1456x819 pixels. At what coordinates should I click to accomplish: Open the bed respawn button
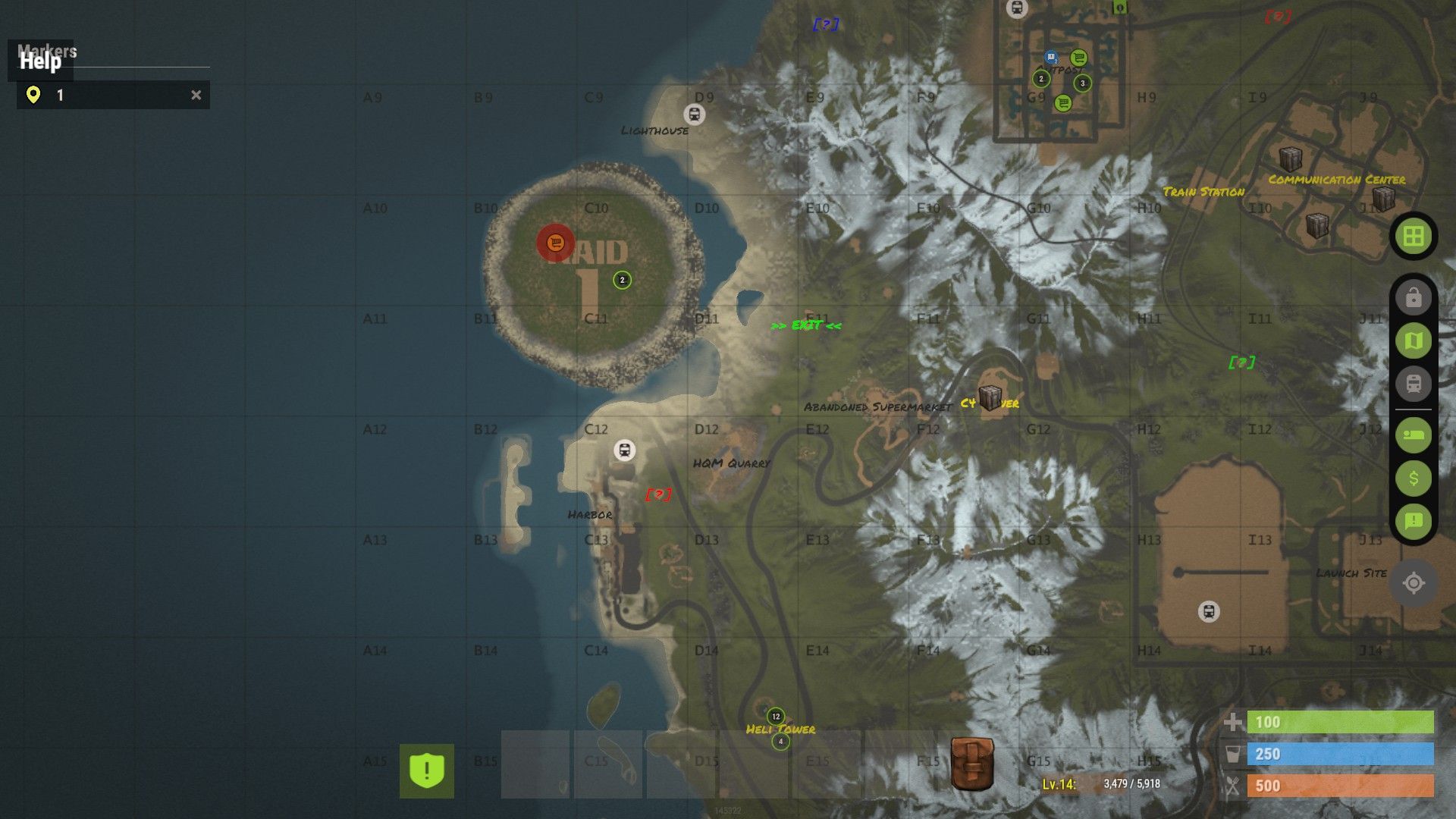point(1413,435)
